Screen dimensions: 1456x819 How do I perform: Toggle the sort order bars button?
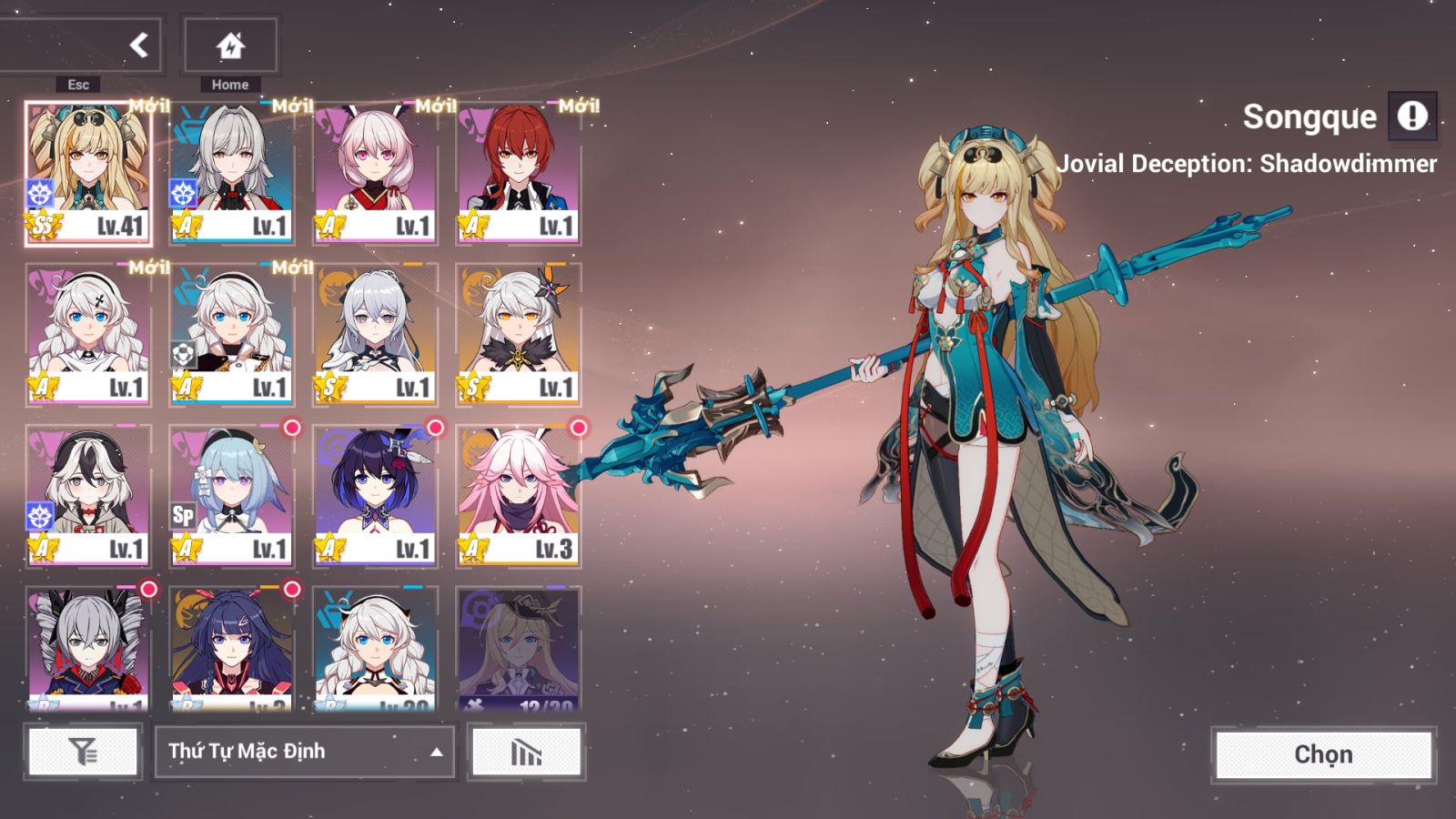(x=526, y=752)
